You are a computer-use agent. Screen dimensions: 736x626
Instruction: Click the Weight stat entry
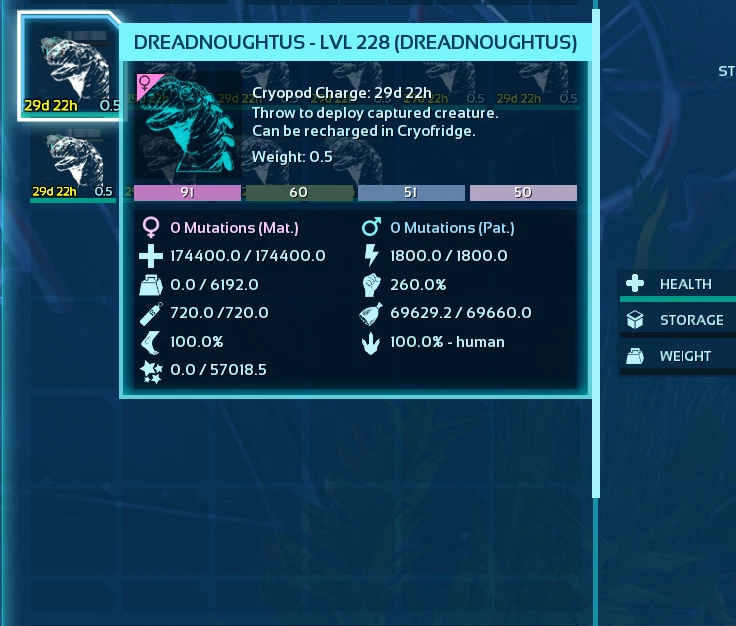[679, 356]
